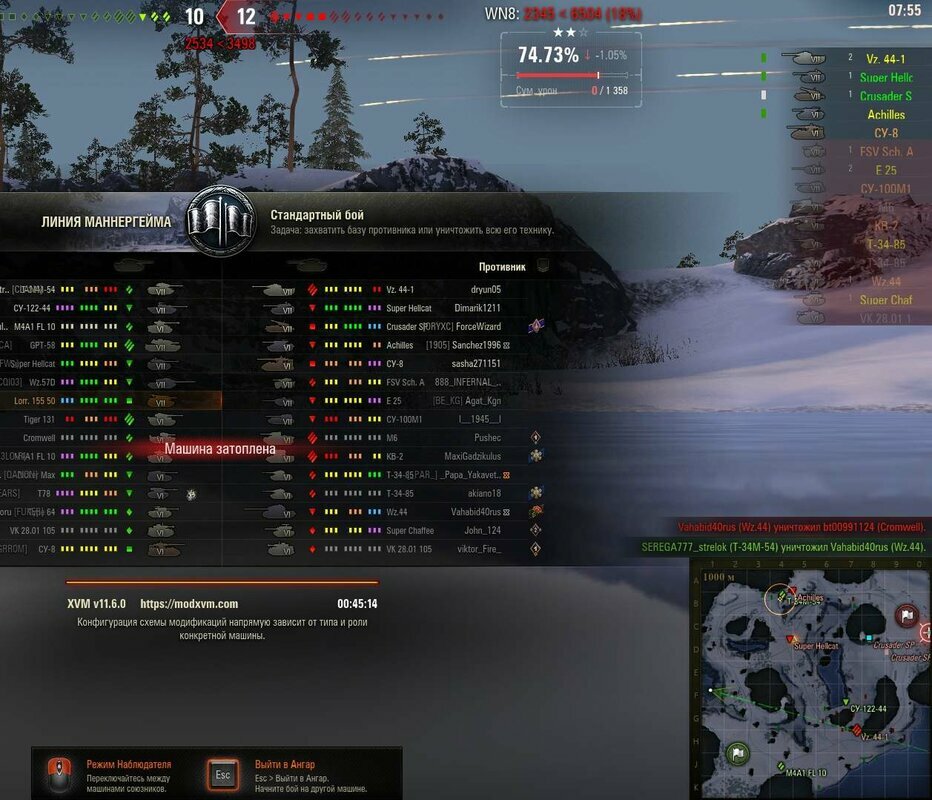Click the allied Cromwell scoreboard row
The width and height of the screenshot is (932, 800).
(x=110, y=438)
